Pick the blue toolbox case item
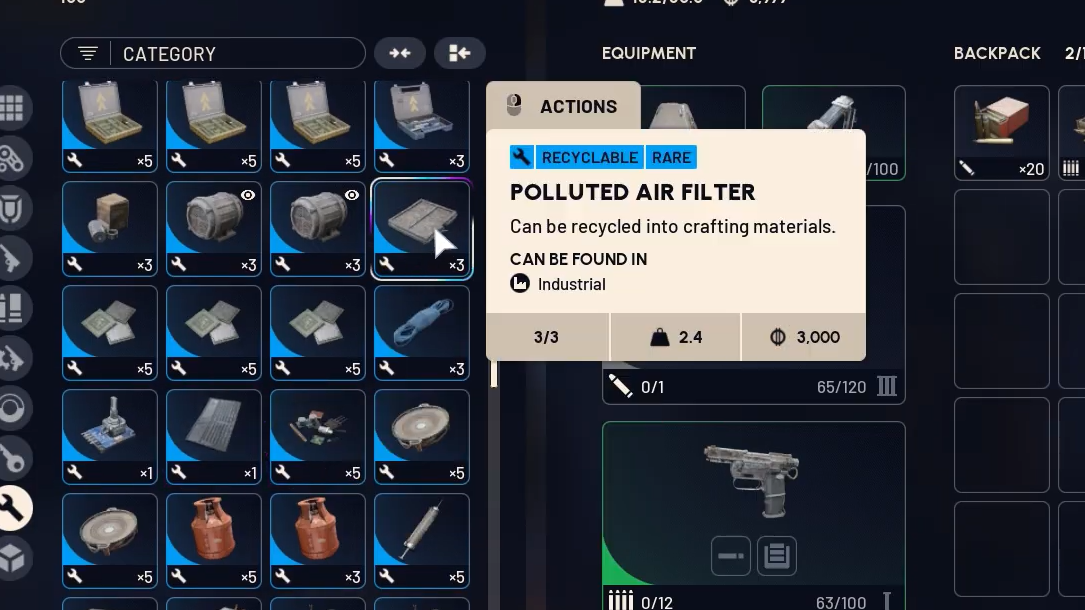1085x610 pixels. coord(421,125)
